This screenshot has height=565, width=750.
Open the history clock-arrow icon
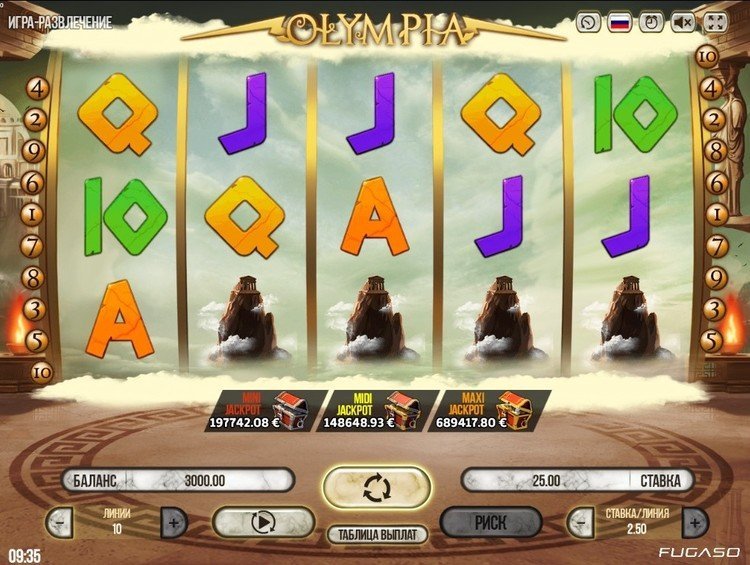point(589,21)
